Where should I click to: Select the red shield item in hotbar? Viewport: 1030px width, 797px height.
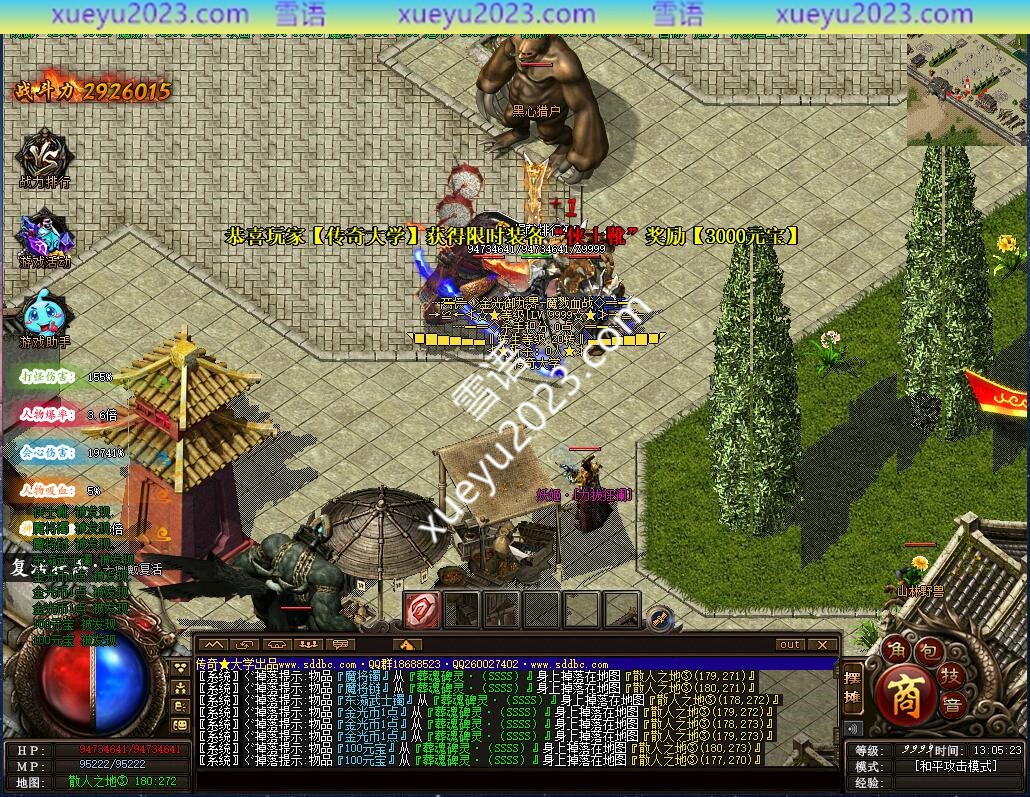[422, 609]
